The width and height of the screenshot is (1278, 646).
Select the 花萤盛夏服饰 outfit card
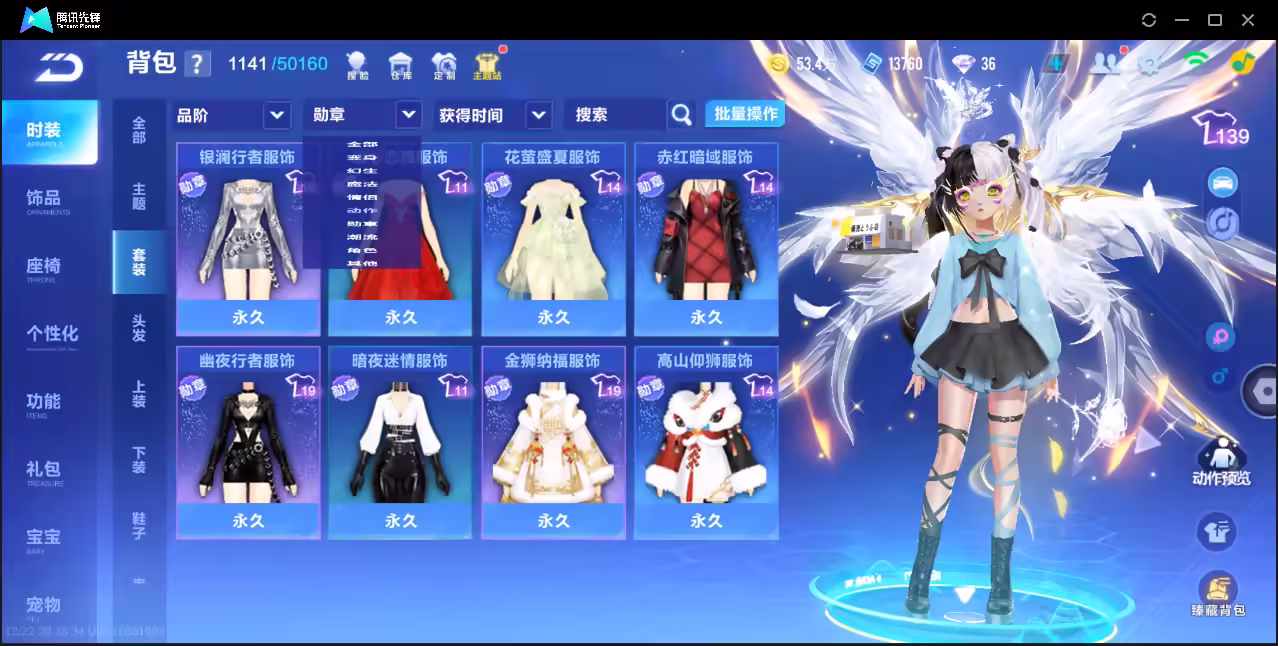(x=553, y=238)
